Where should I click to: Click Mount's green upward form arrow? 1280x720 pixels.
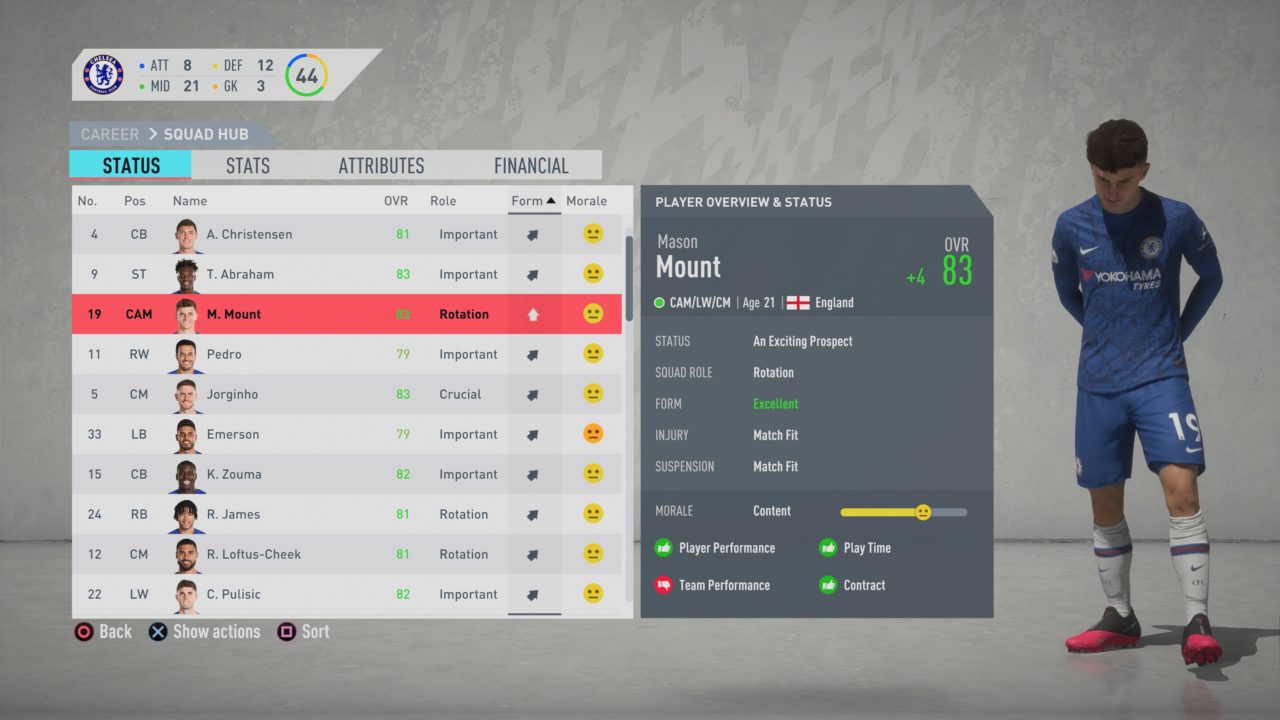click(533, 313)
